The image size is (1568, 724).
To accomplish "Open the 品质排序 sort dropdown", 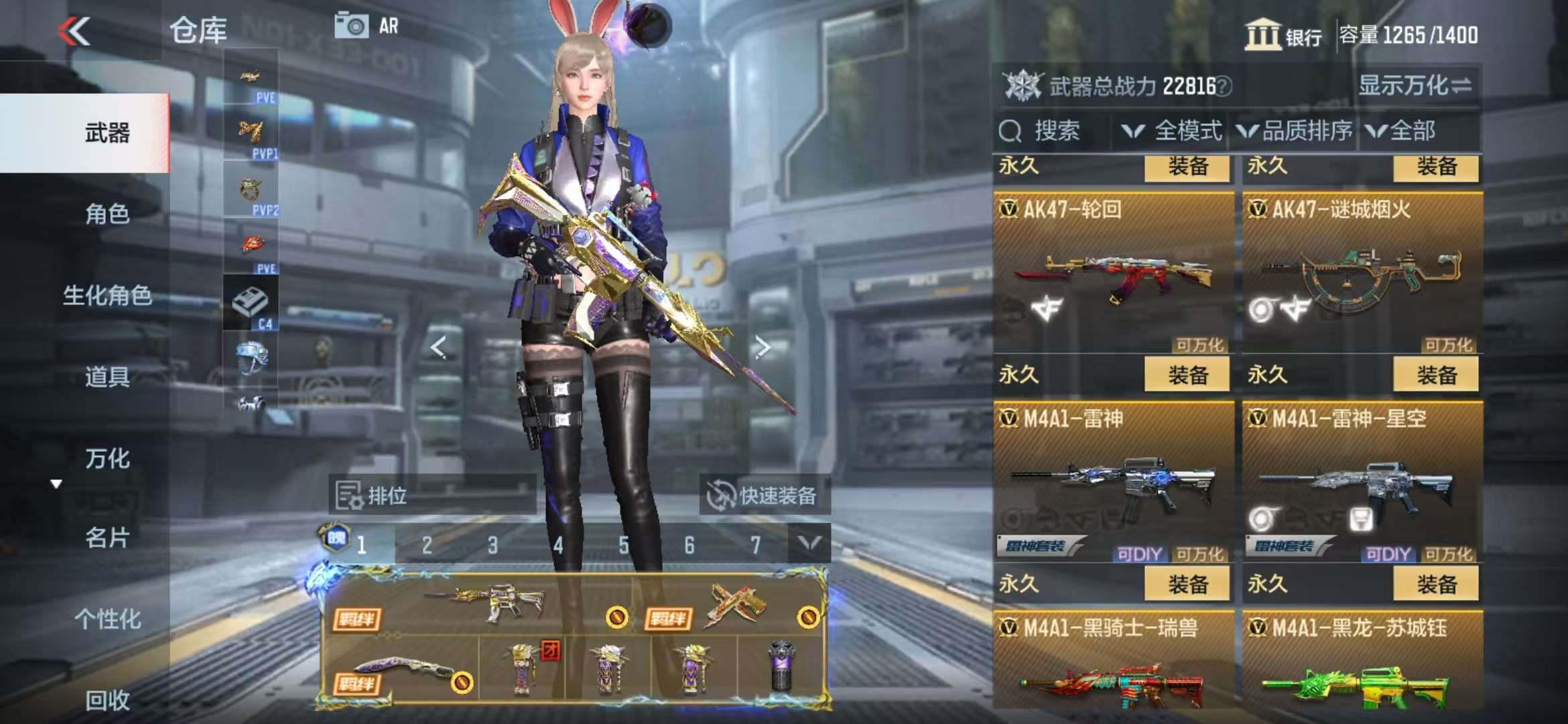I will [x=1295, y=131].
